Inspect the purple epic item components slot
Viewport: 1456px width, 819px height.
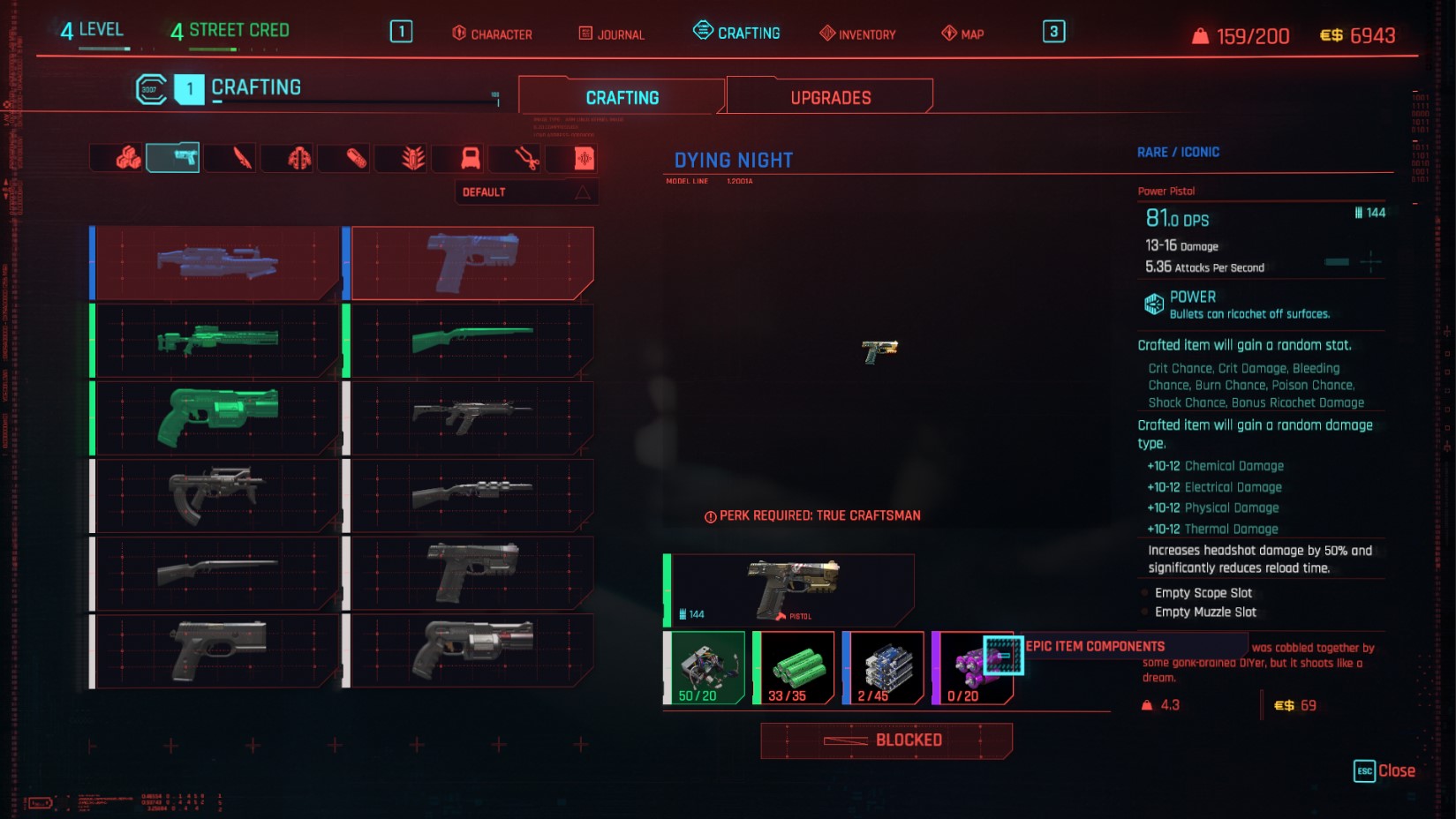tap(972, 668)
